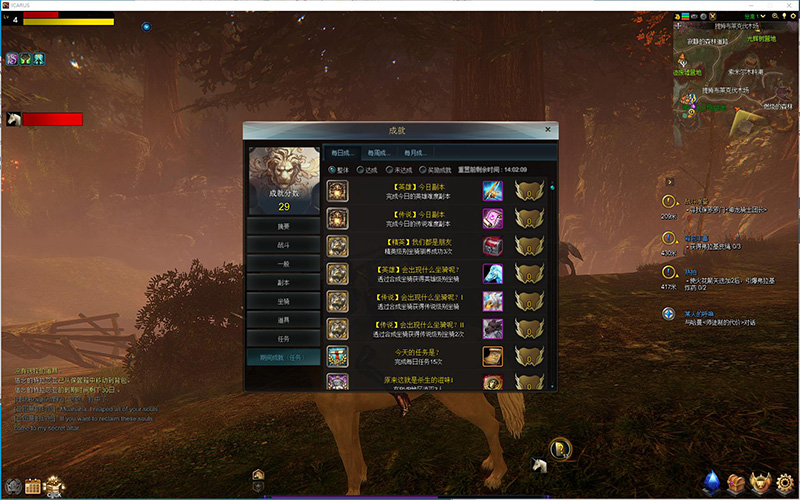Open the 战斗 achievement category
The image size is (800, 500).
tap(284, 243)
